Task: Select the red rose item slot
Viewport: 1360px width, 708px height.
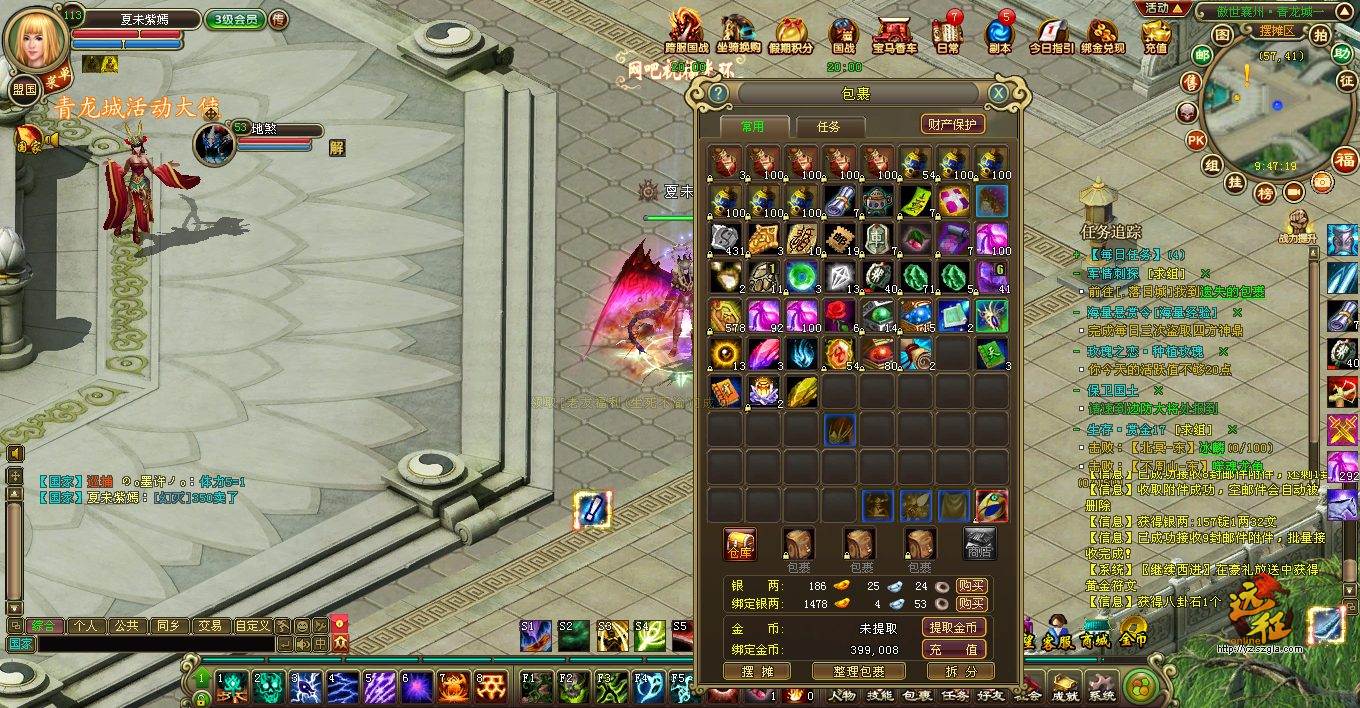Action: point(839,315)
